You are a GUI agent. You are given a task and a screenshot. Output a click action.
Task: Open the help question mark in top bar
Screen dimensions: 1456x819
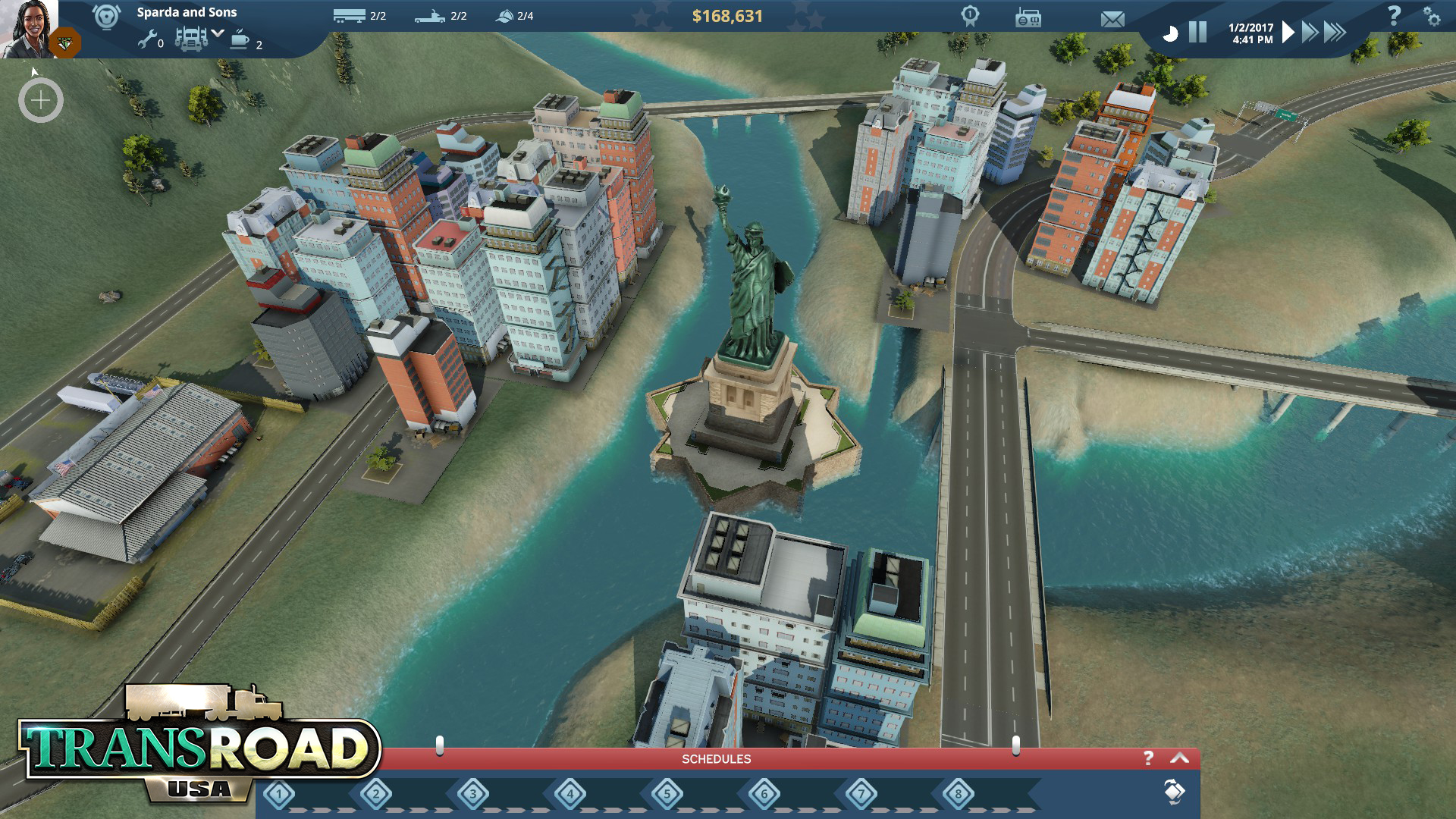coord(1394,15)
